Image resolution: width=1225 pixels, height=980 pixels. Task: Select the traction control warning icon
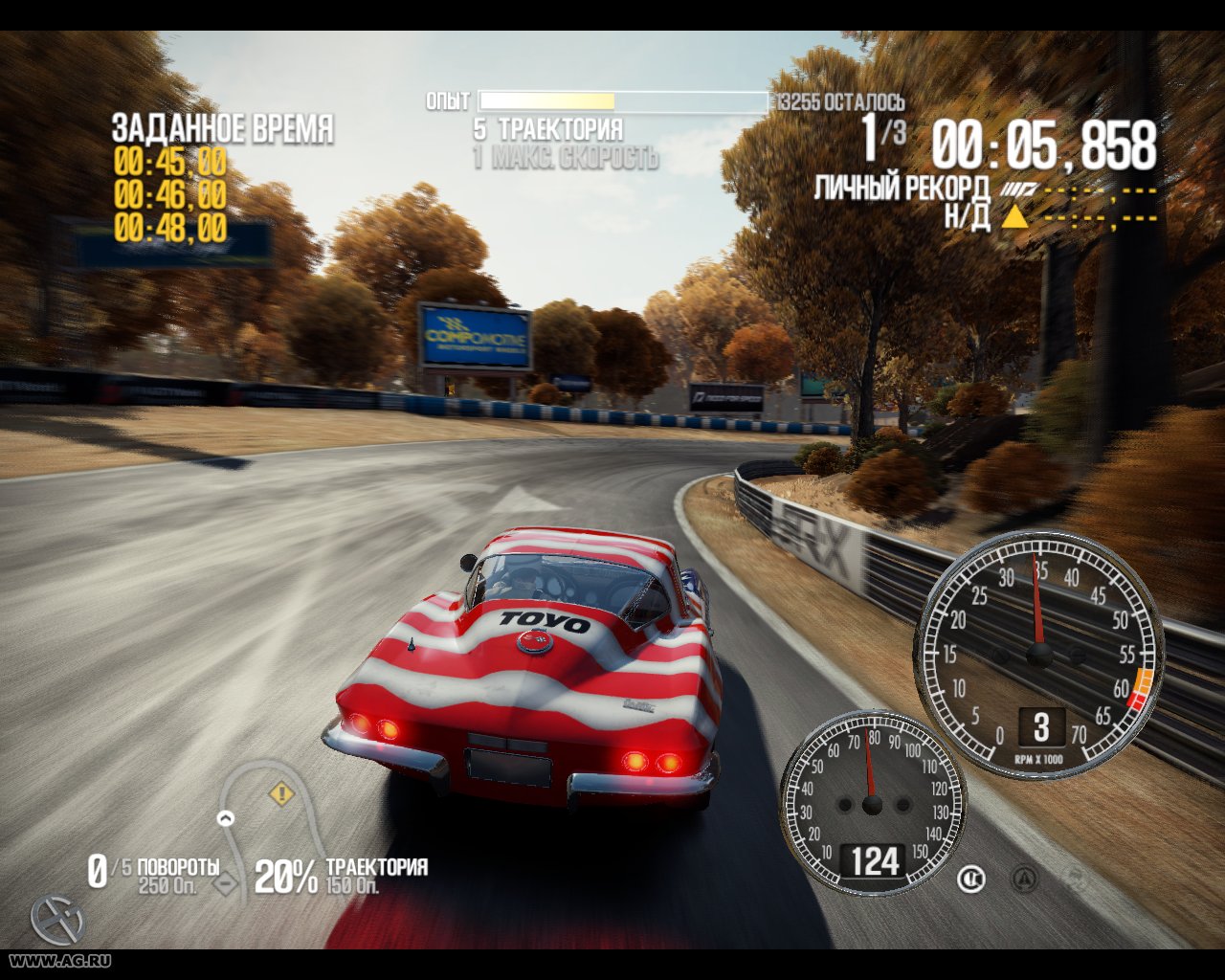point(1024,879)
